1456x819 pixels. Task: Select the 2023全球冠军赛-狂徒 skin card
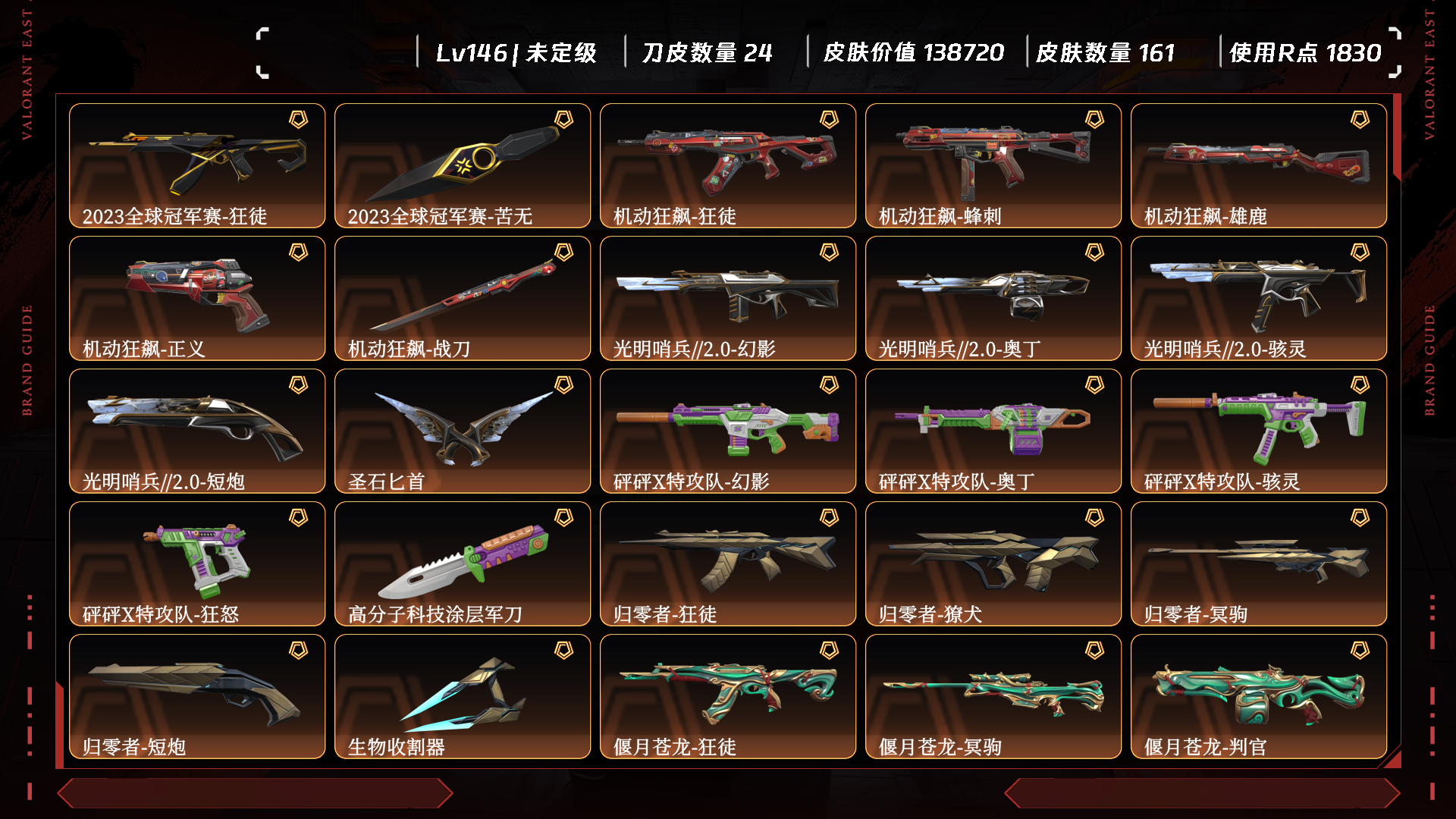pos(197,165)
